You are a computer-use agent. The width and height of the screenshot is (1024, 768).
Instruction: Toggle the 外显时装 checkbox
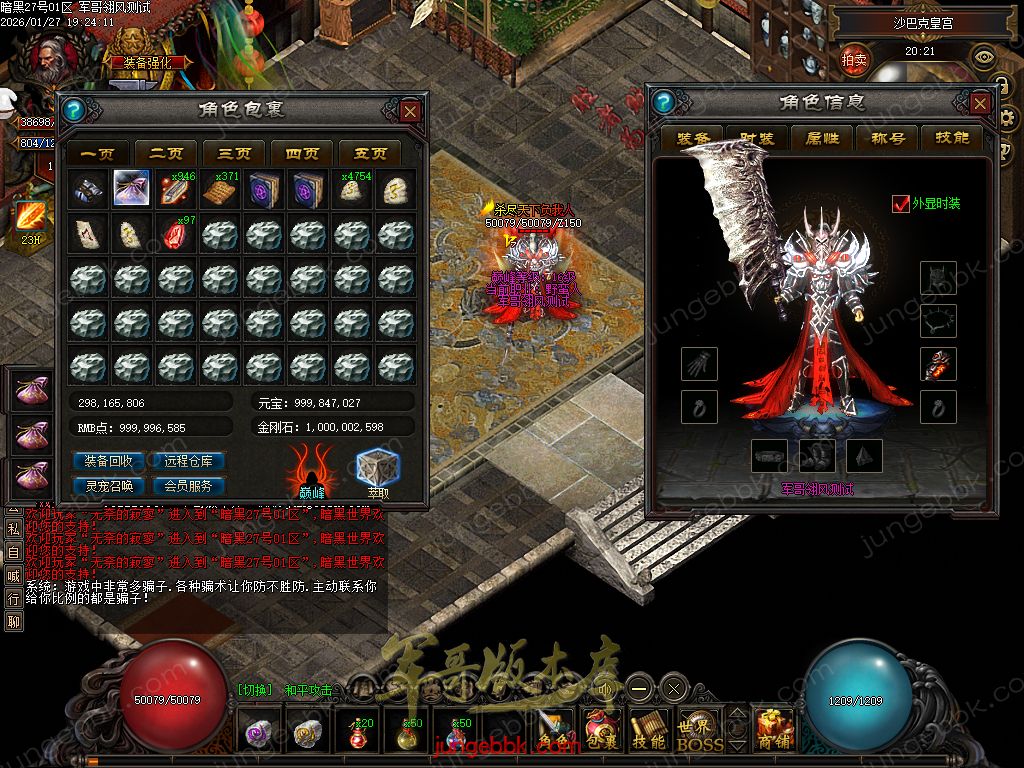tap(900, 204)
